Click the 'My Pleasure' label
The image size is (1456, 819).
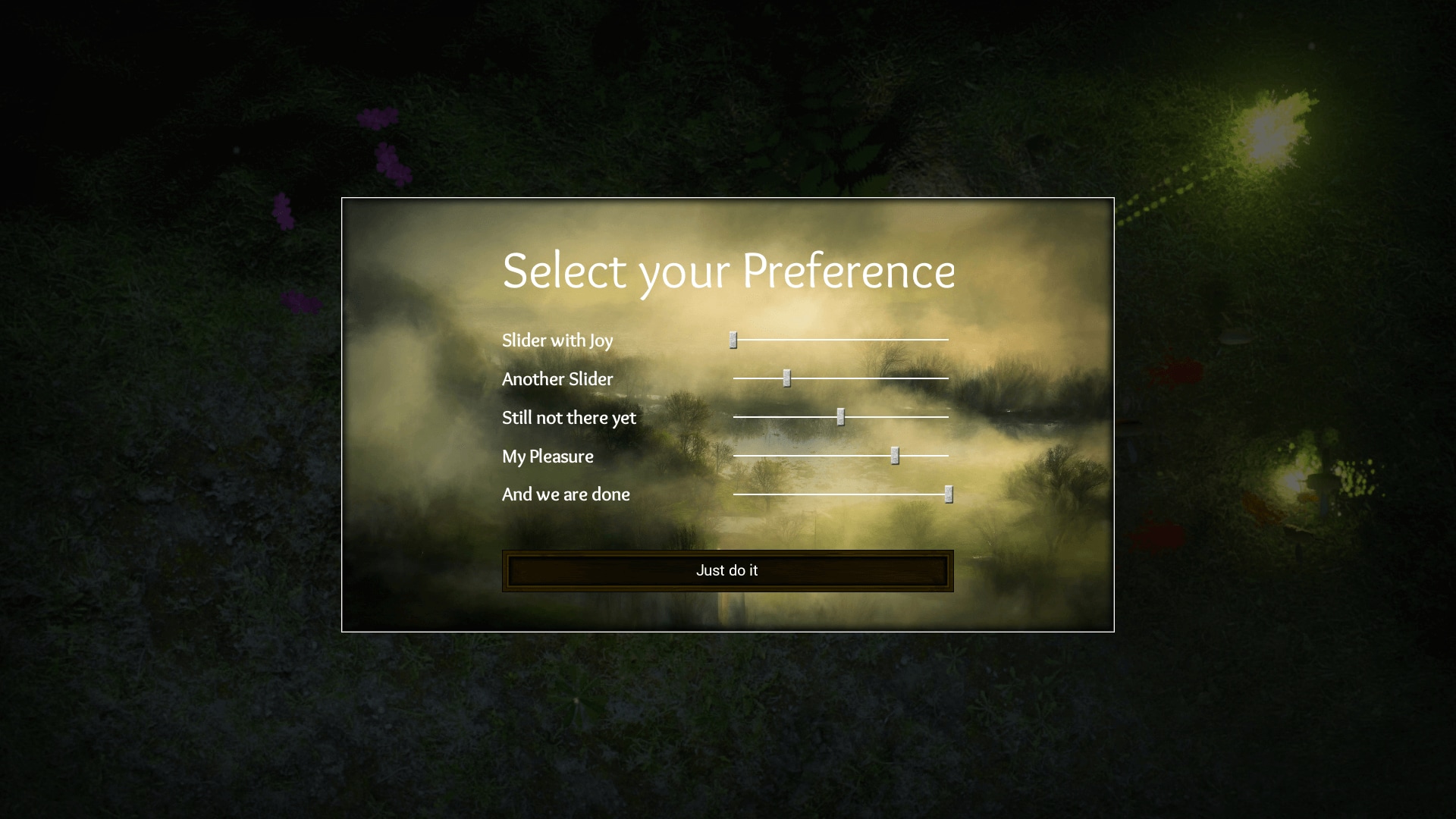point(548,456)
